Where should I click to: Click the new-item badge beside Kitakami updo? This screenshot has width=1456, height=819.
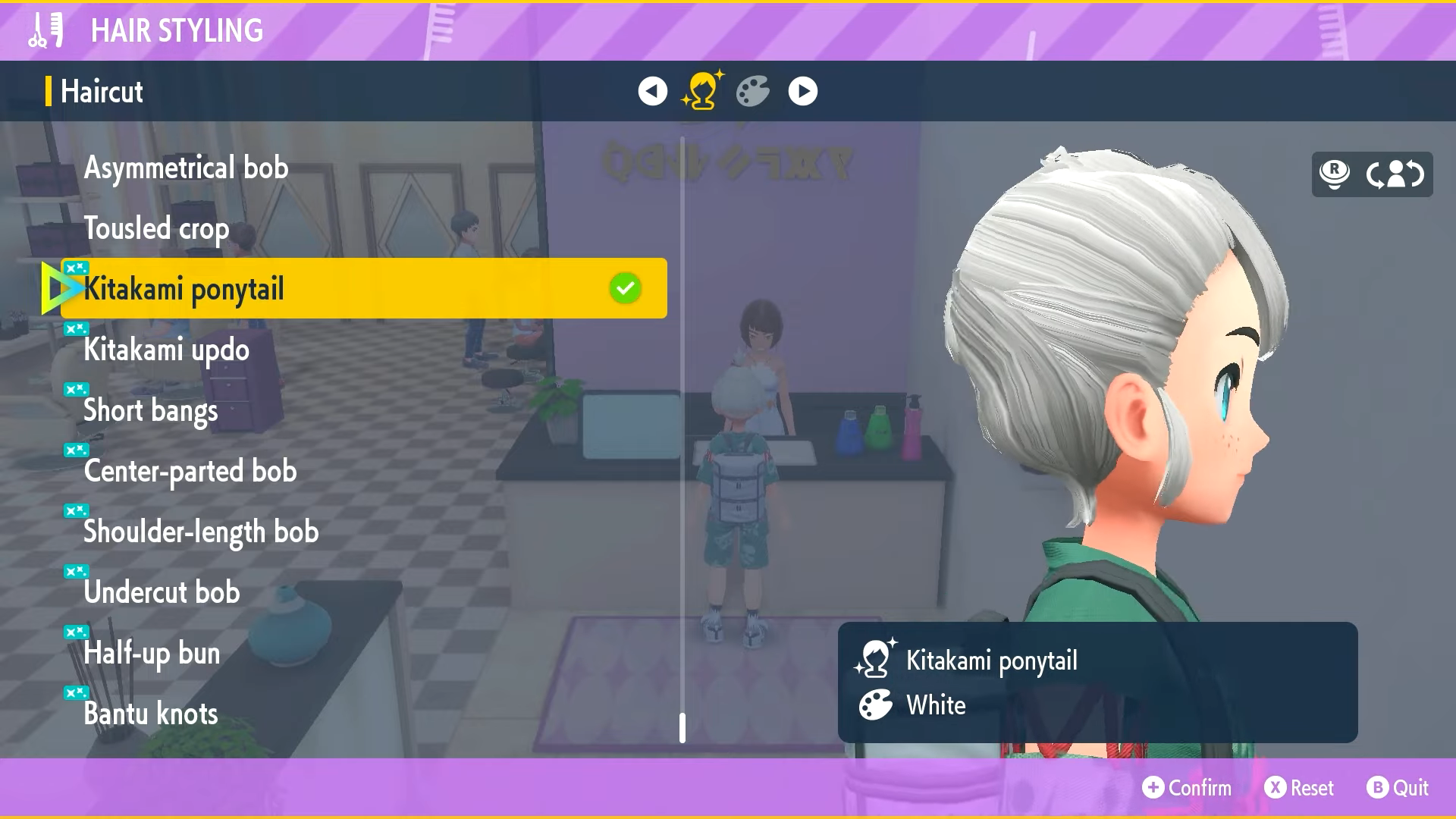[x=74, y=328]
